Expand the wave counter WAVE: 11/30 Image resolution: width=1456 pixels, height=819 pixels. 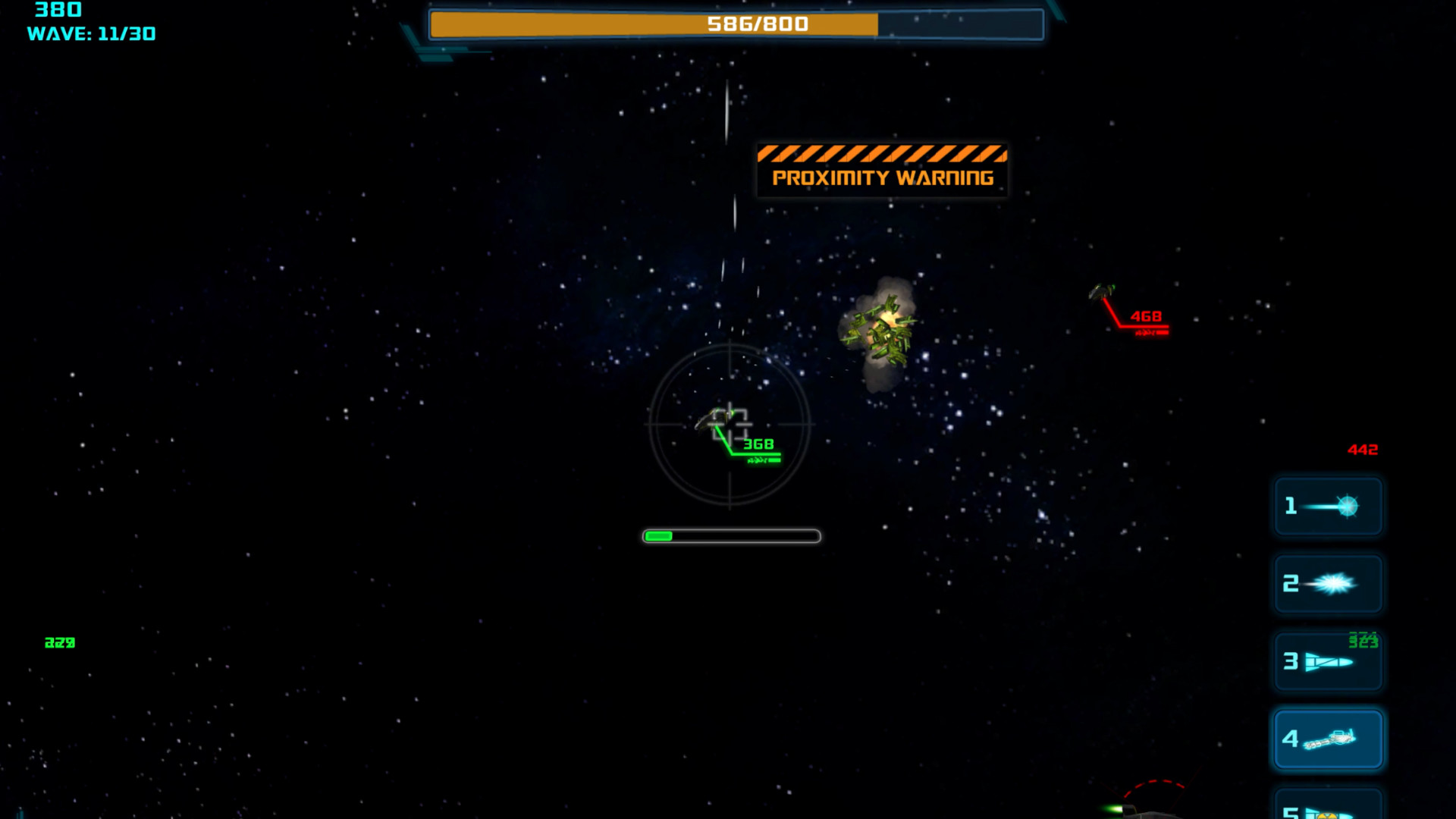pyautogui.click(x=92, y=33)
